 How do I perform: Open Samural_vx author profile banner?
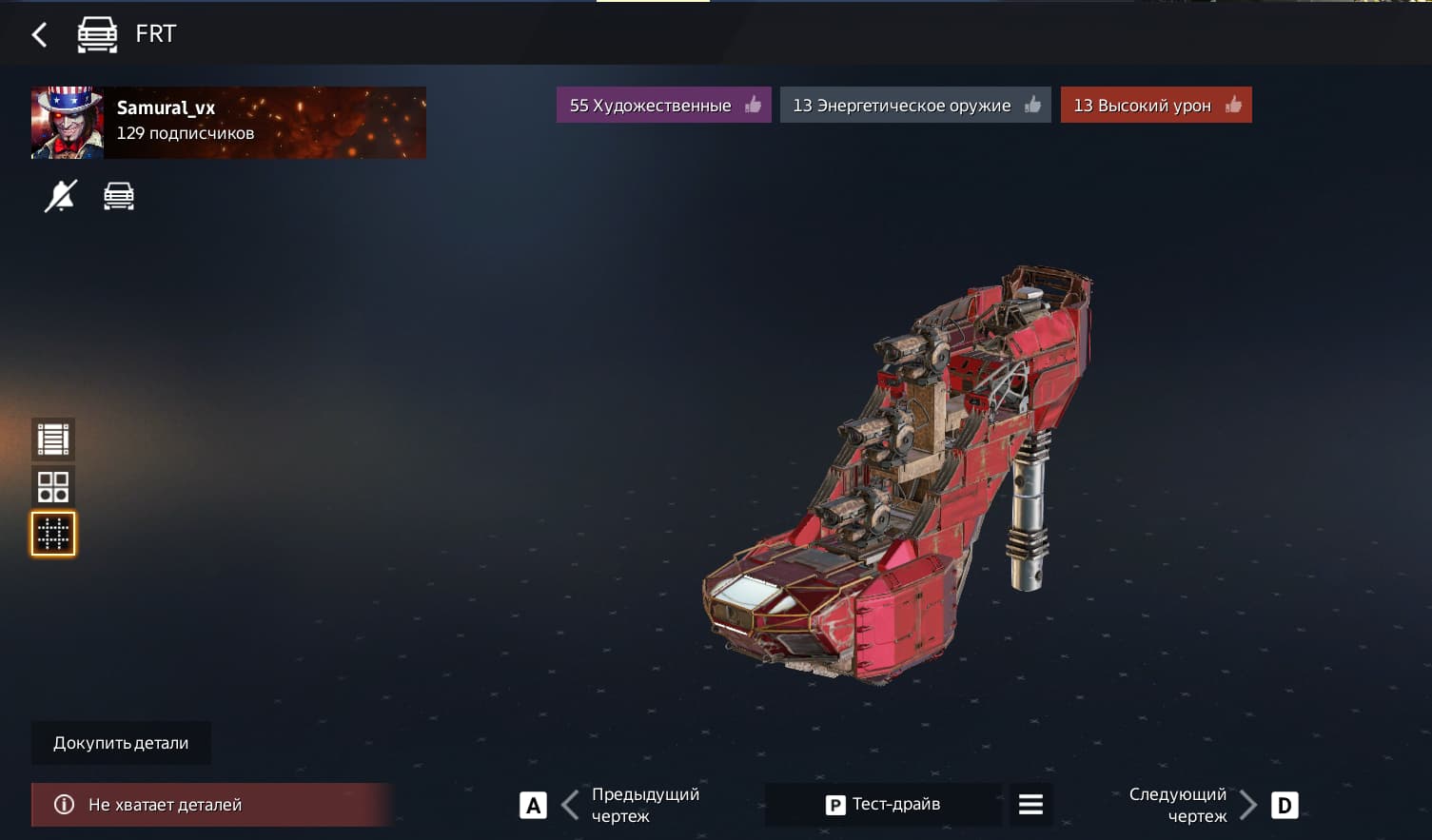point(228,123)
